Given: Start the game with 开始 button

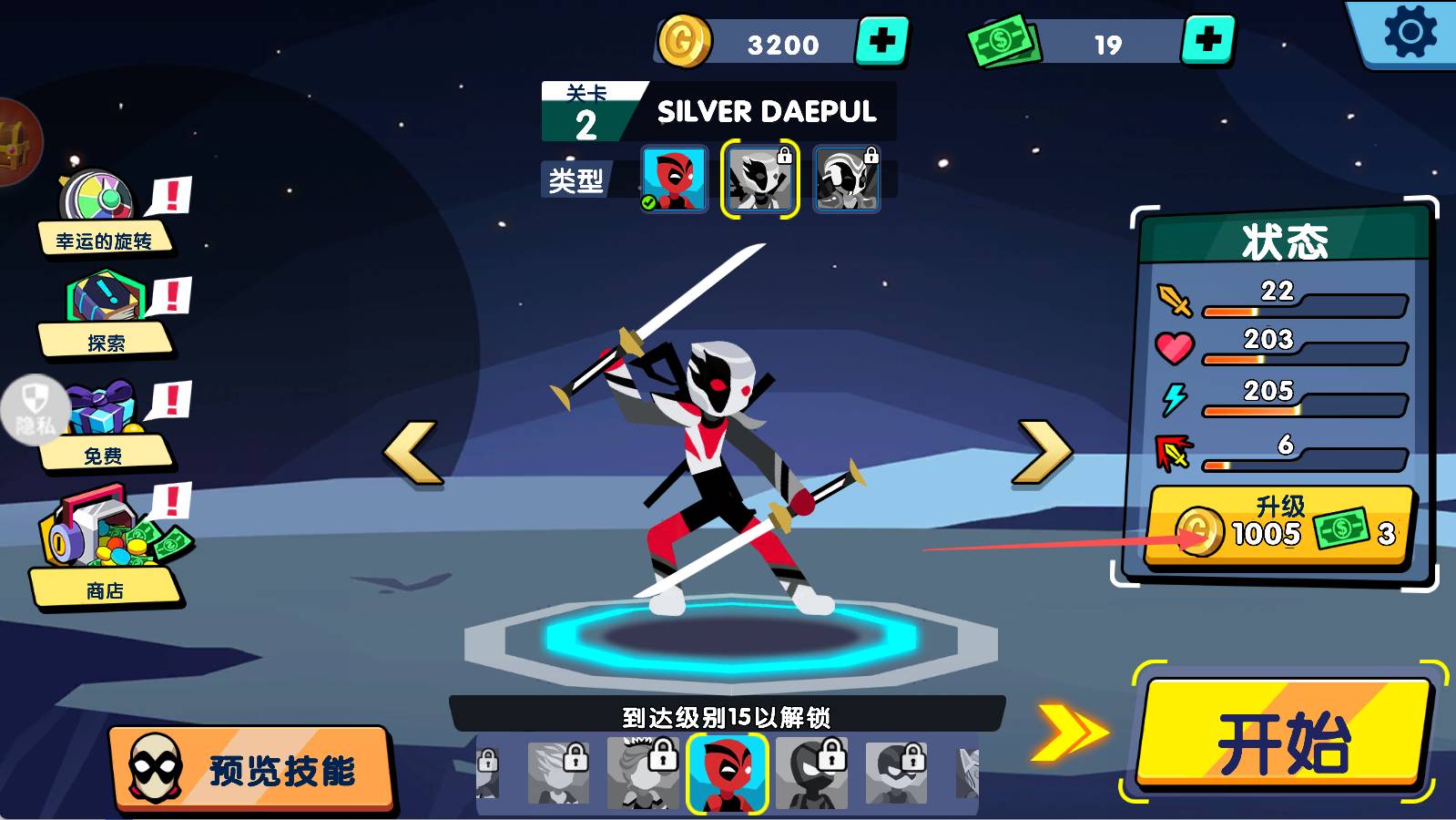Looking at the screenshot, I should (x=1284, y=736).
